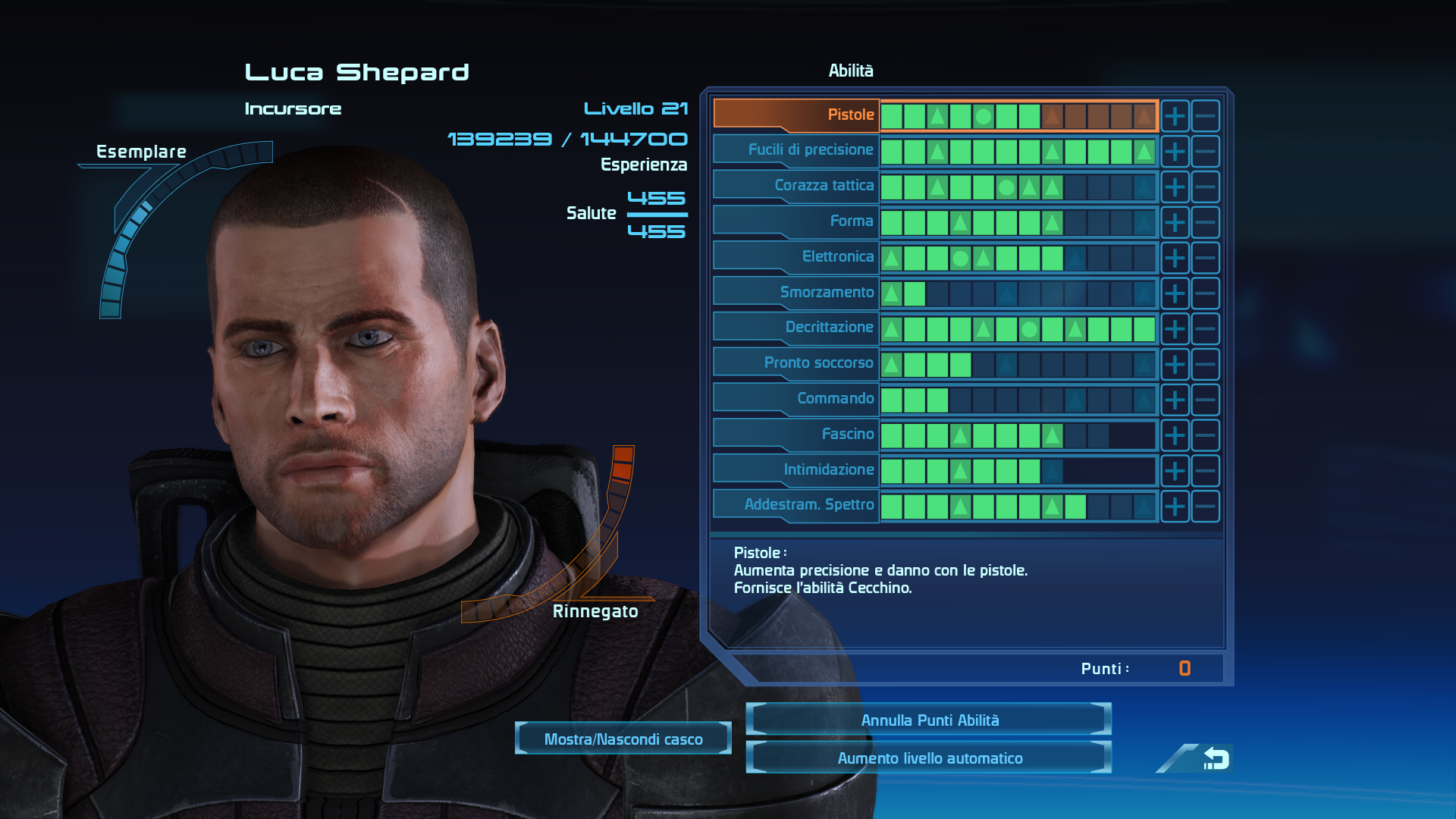Remove a point from Pistole
The image size is (1456, 819).
(1205, 116)
